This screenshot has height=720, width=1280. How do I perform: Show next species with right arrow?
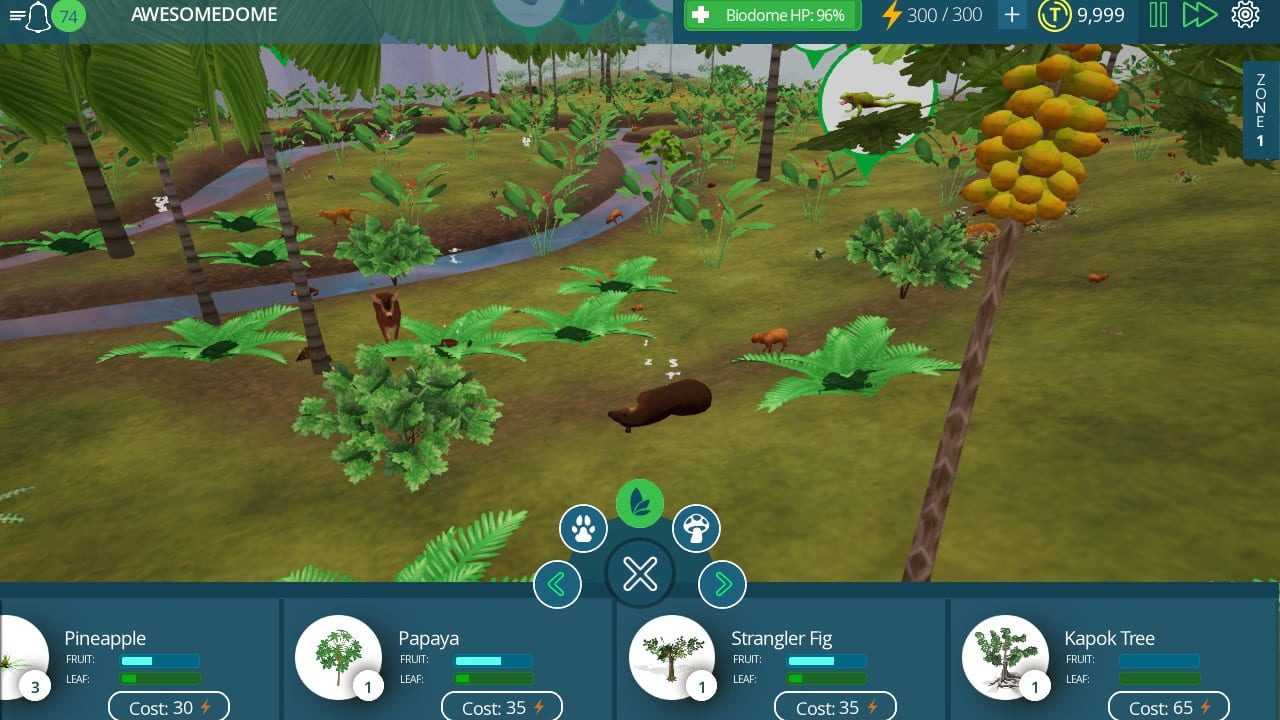[x=722, y=584]
